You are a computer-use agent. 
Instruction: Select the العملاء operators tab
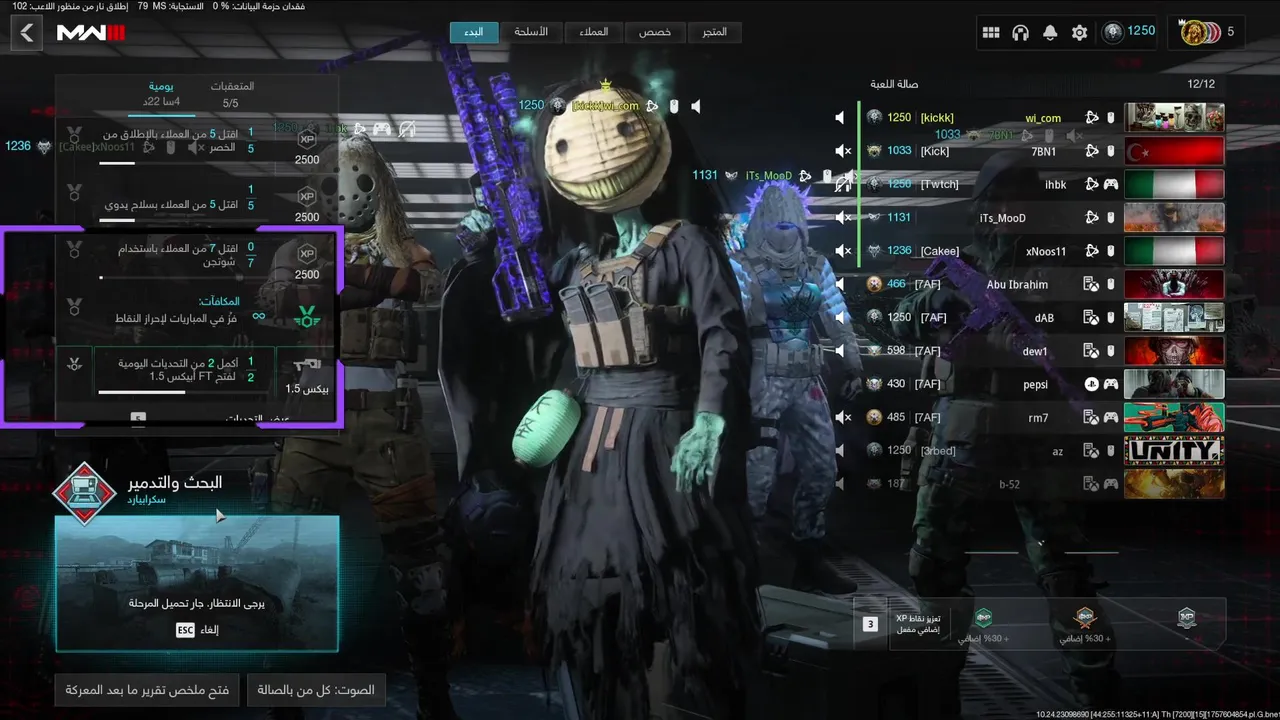coord(593,32)
